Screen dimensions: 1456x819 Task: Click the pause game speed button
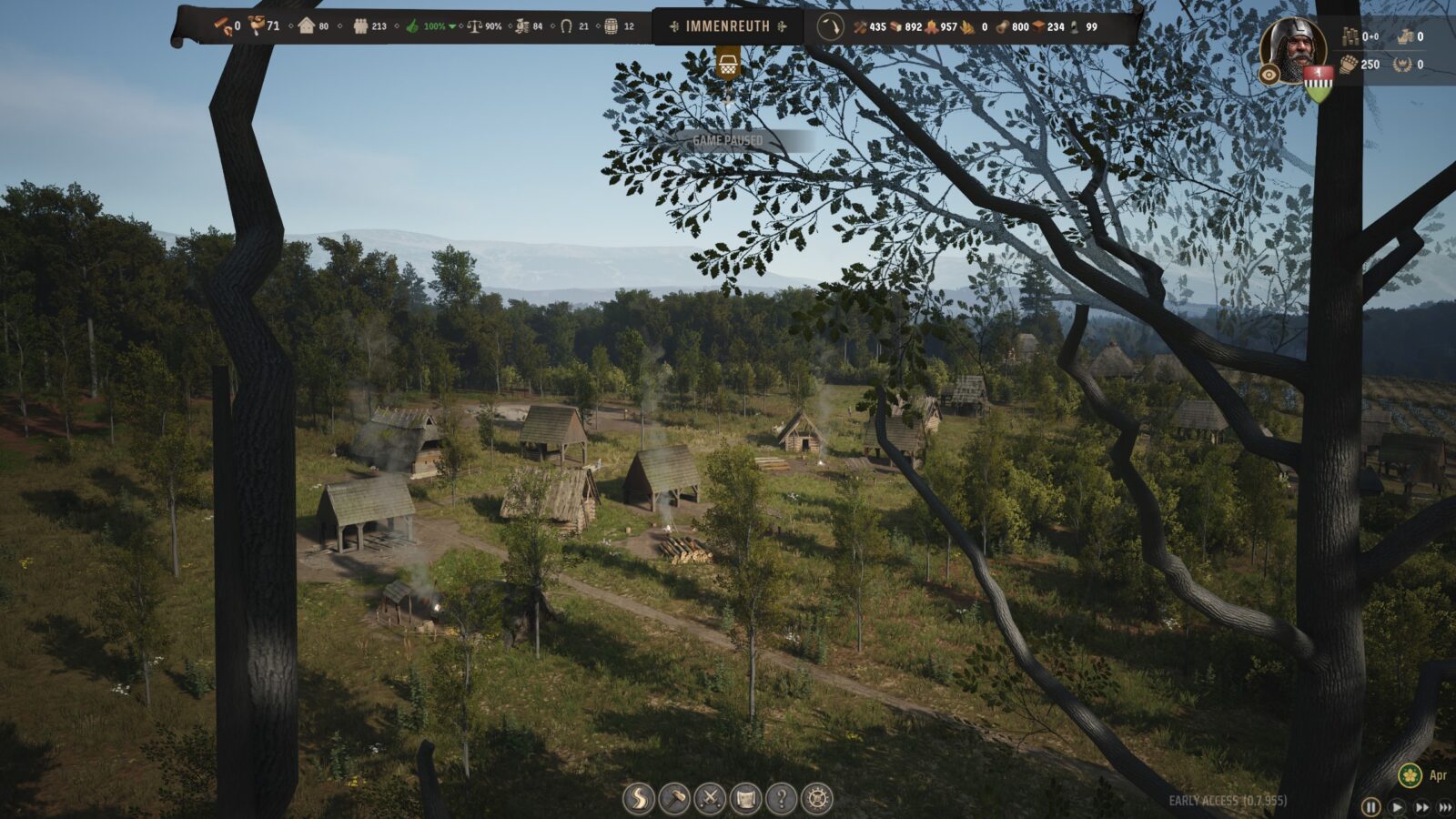point(1370,806)
